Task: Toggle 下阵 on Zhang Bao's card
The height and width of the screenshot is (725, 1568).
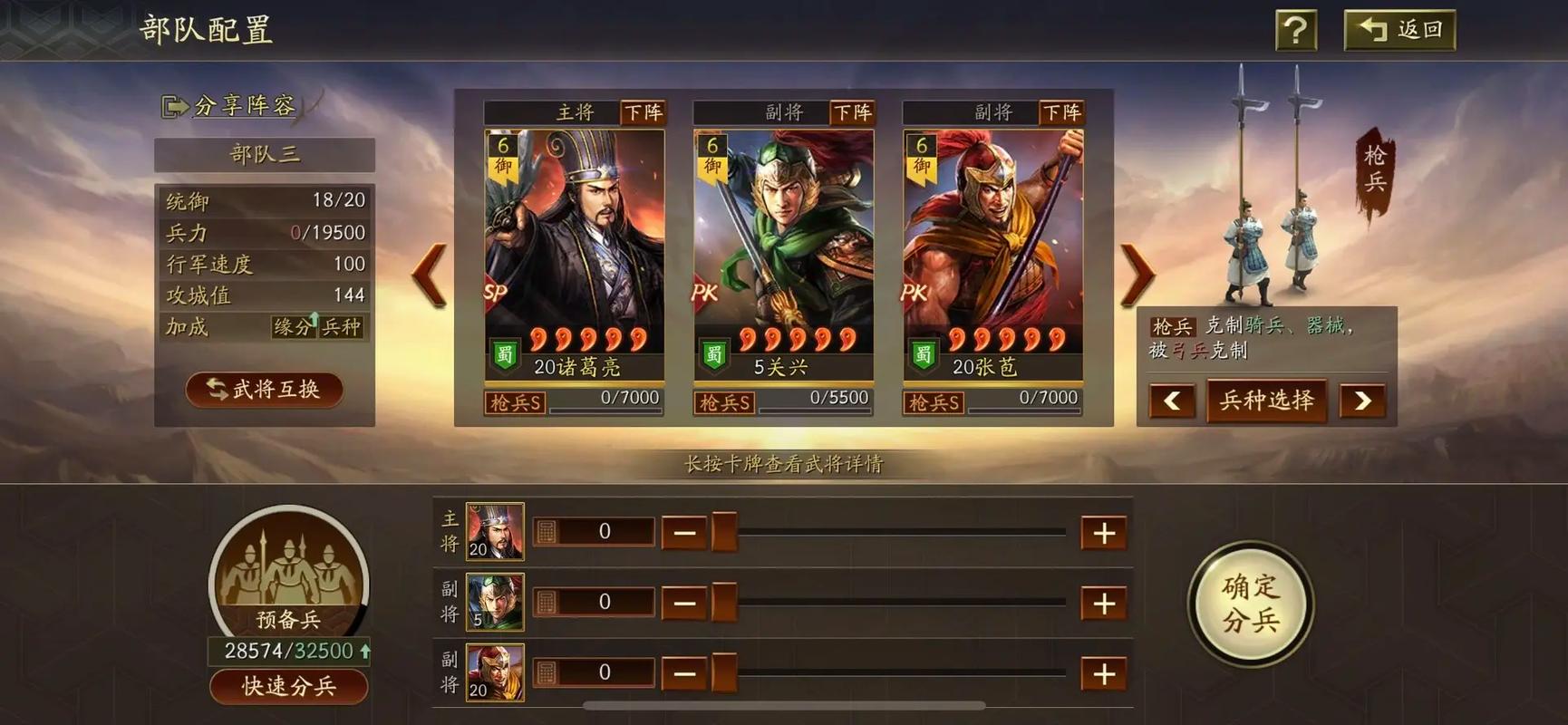Action: click(1061, 112)
